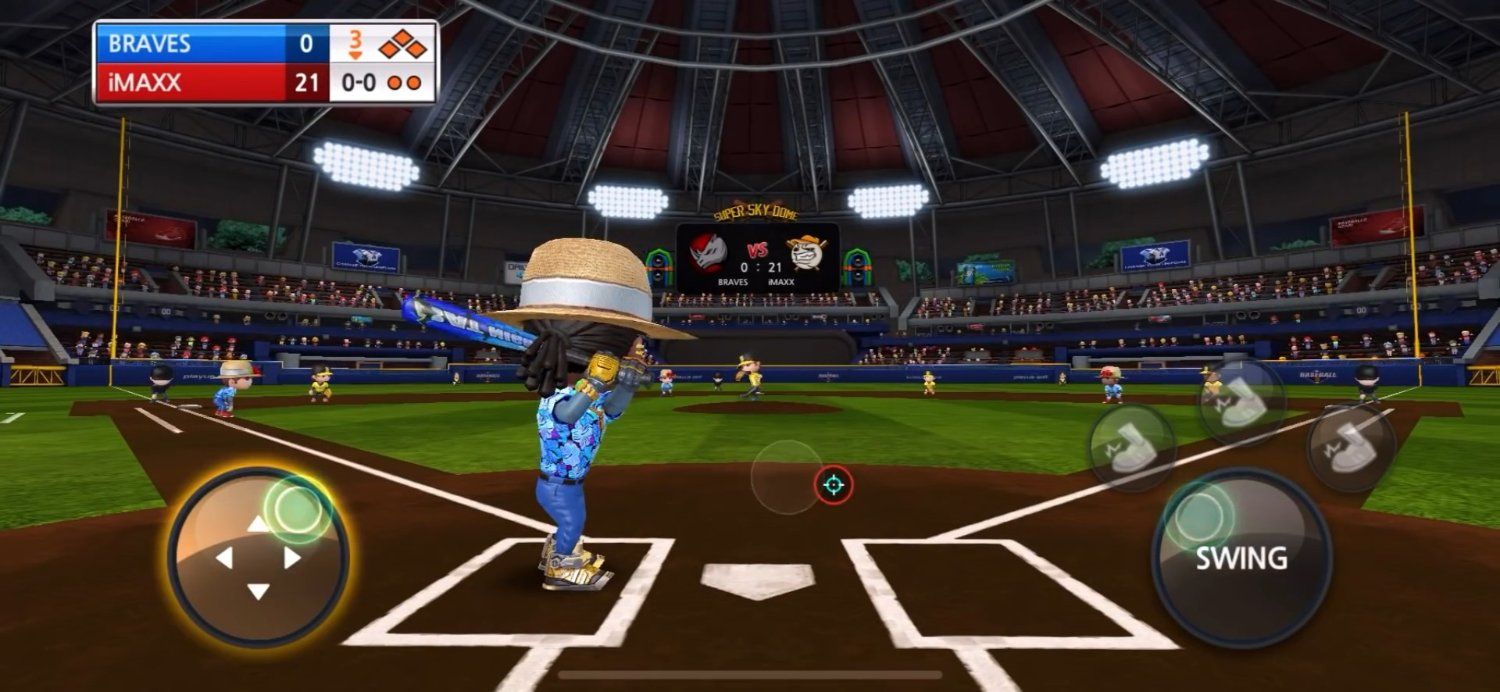
Task: Tap the SWING button
Action: coord(1241,557)
